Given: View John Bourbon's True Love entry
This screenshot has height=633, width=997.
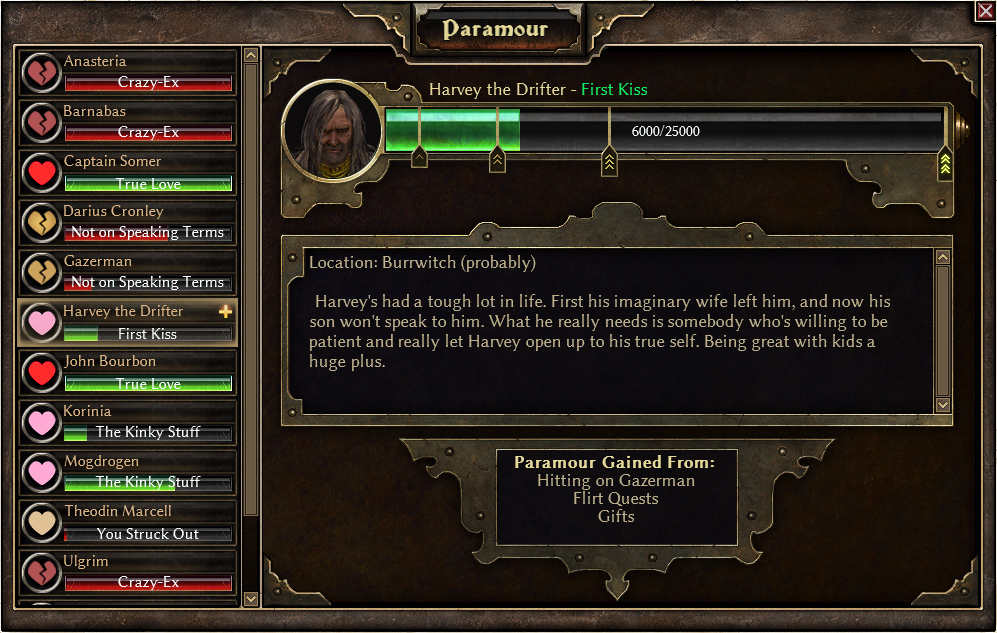Looking at the screenshot, I should [x=128, y=372].
